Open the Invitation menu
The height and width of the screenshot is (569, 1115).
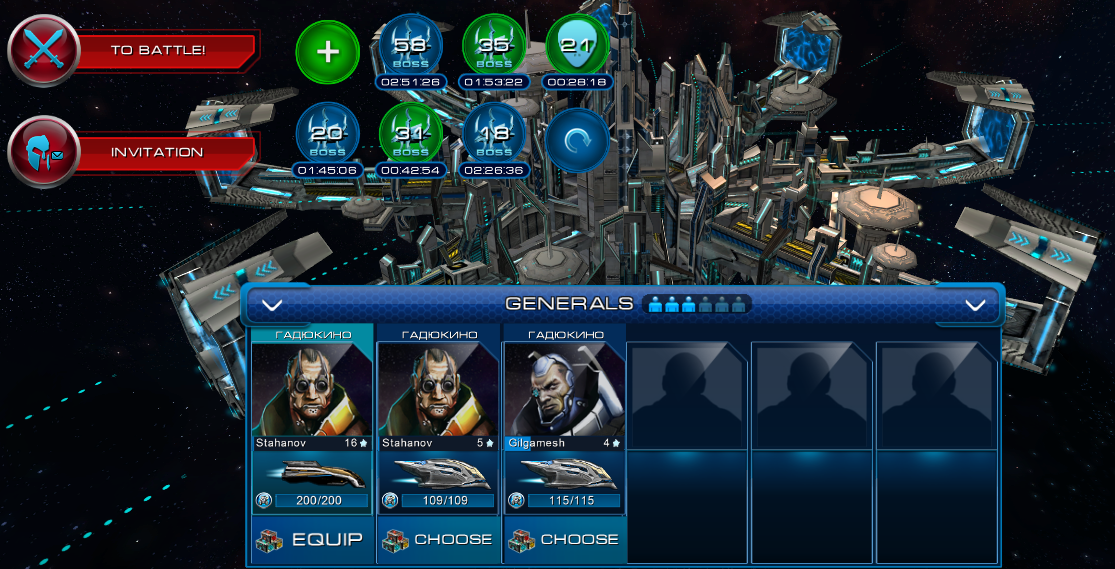click(157, 153)
